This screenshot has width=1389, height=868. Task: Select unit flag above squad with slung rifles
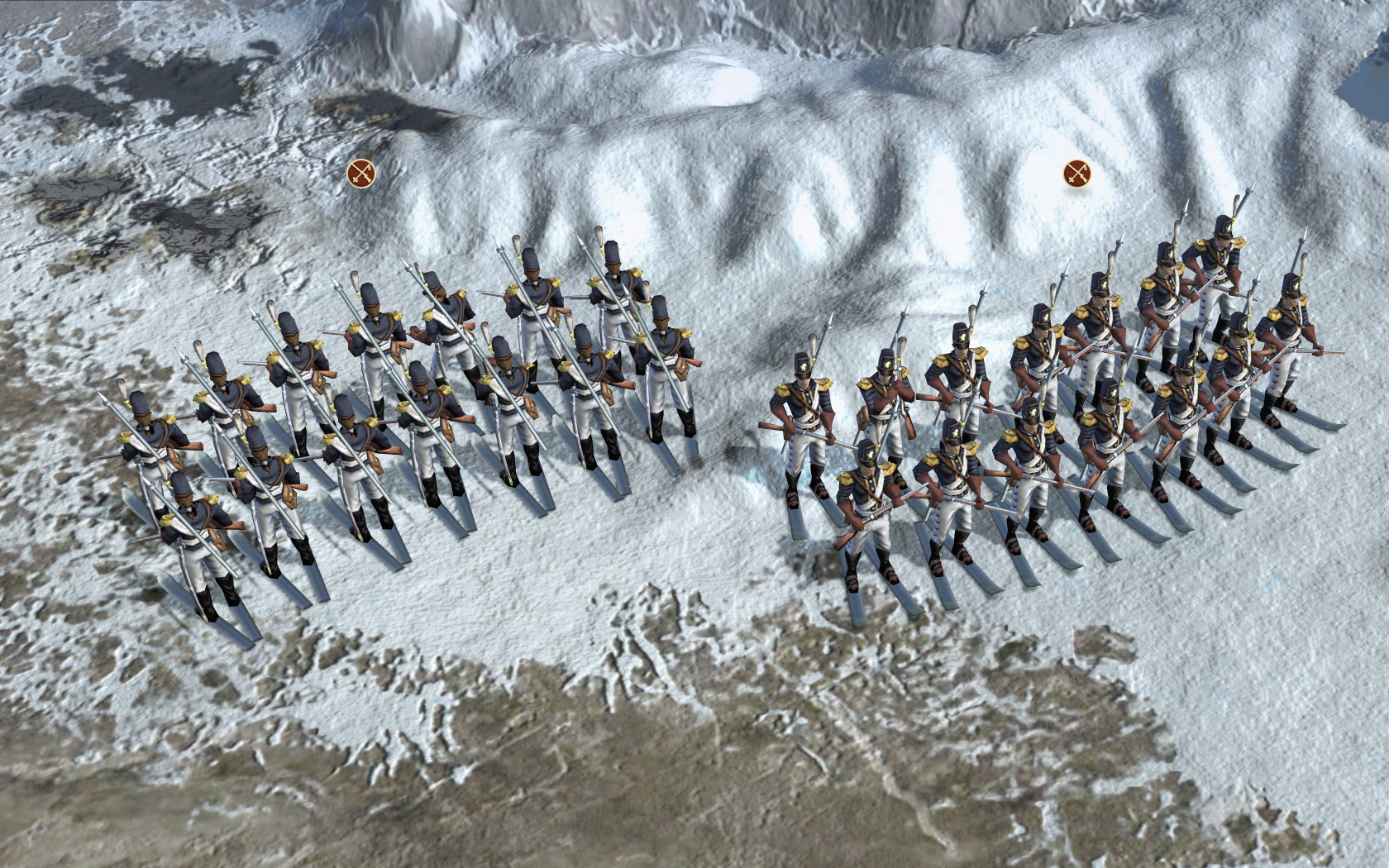(361, 173)
